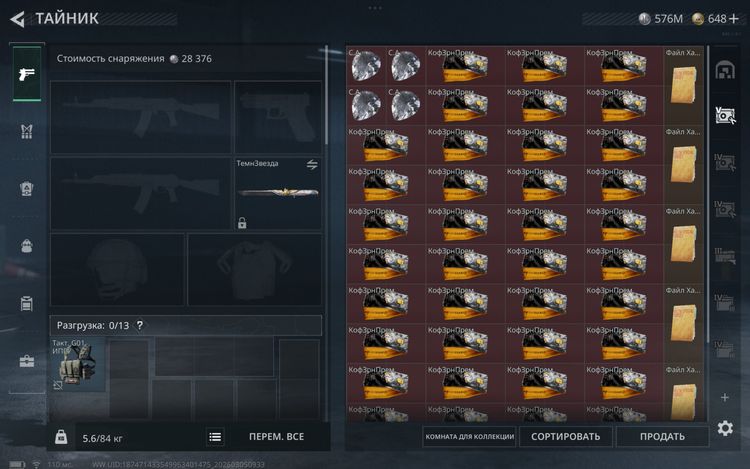Click the ПРОДАТЬ sell button
This screenshot has height=469, width=750.
662,437
